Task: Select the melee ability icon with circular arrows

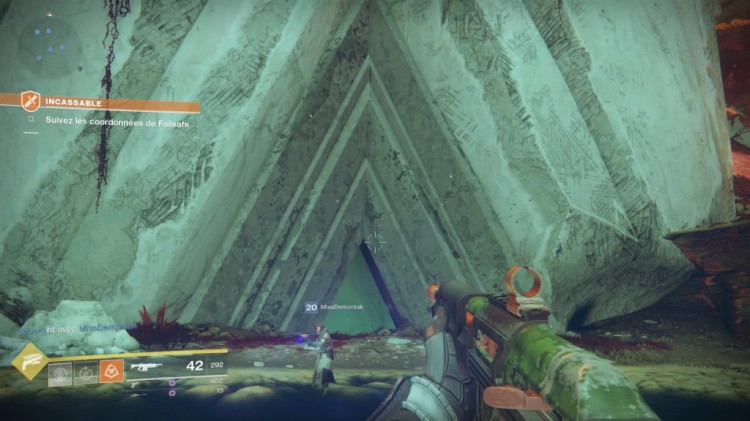Action: [x=84, y=373]
